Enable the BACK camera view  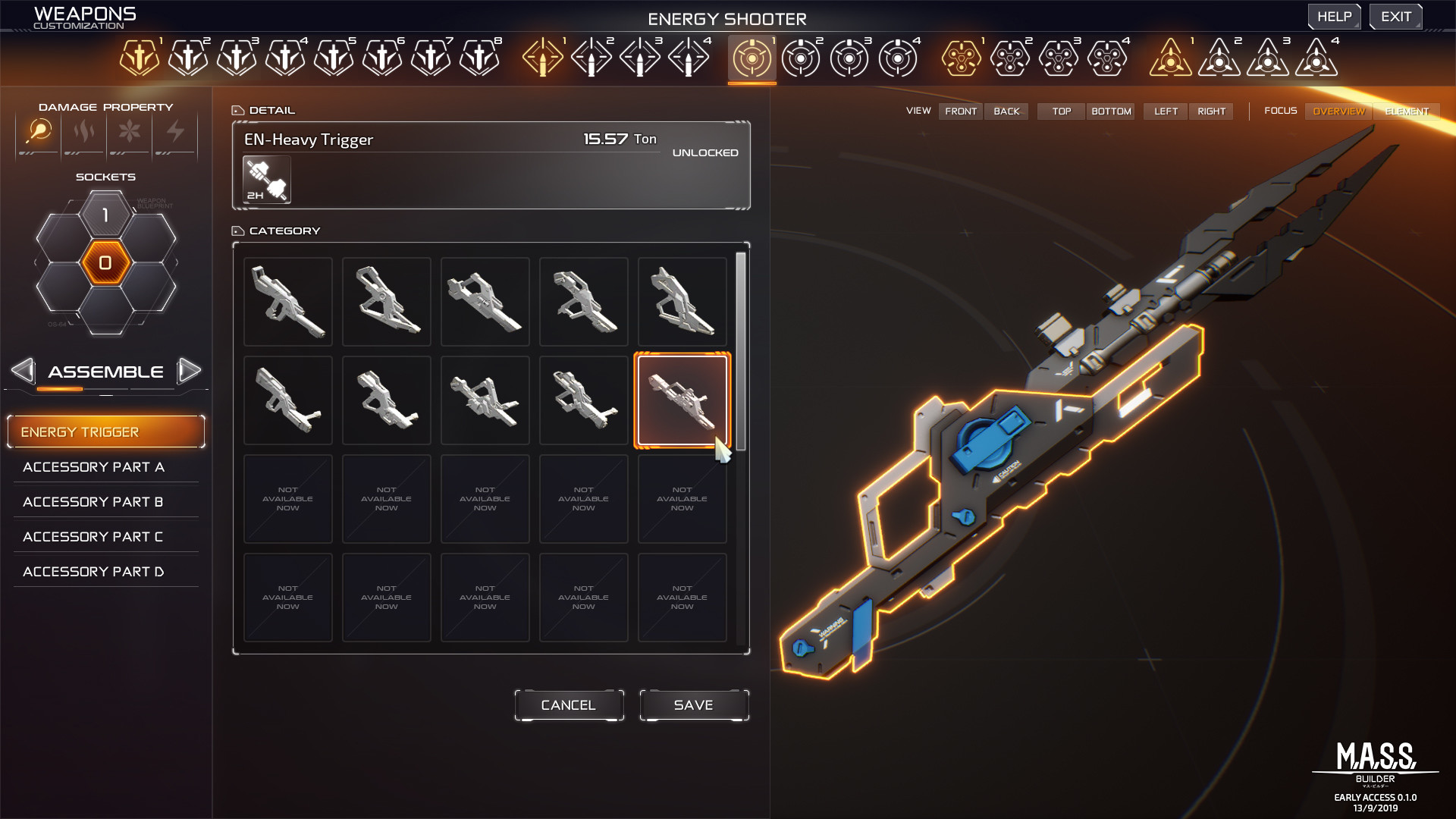click(1006, 111)
